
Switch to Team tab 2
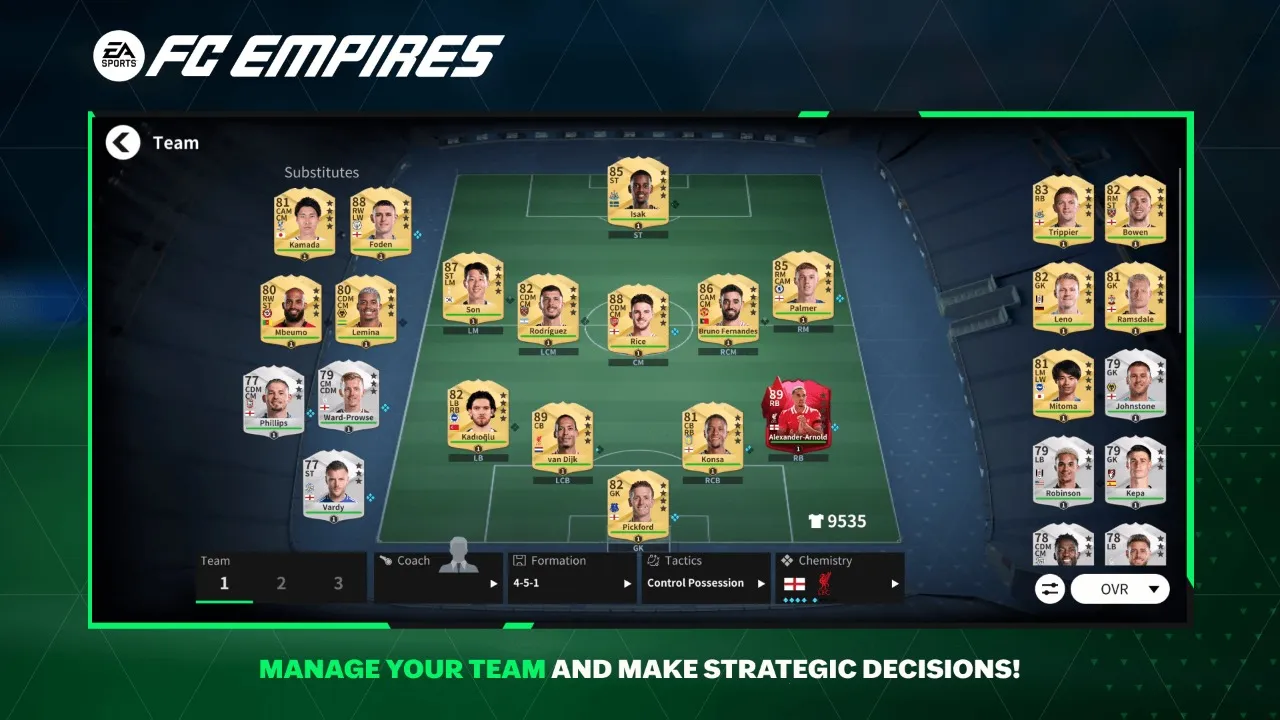[x=281, y=582]
